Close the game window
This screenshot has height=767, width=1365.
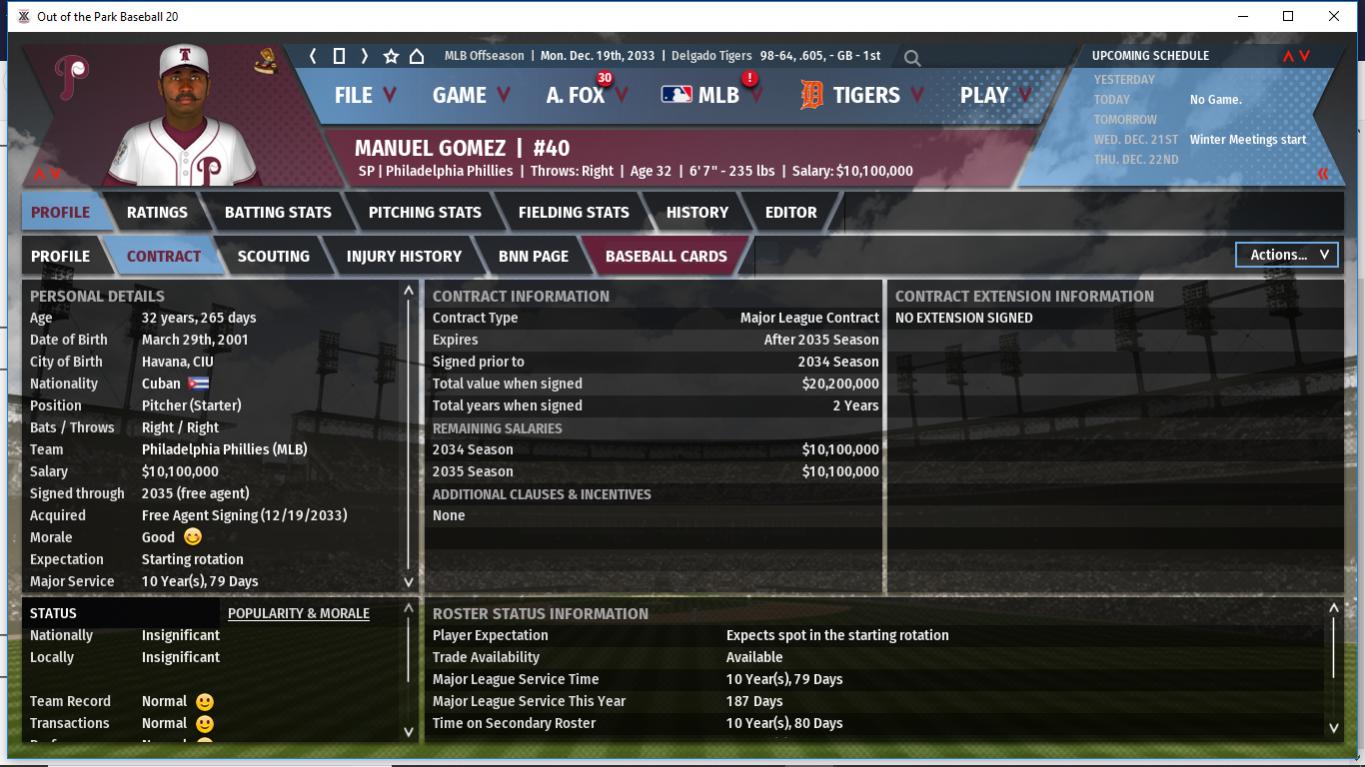[1334, 16]
